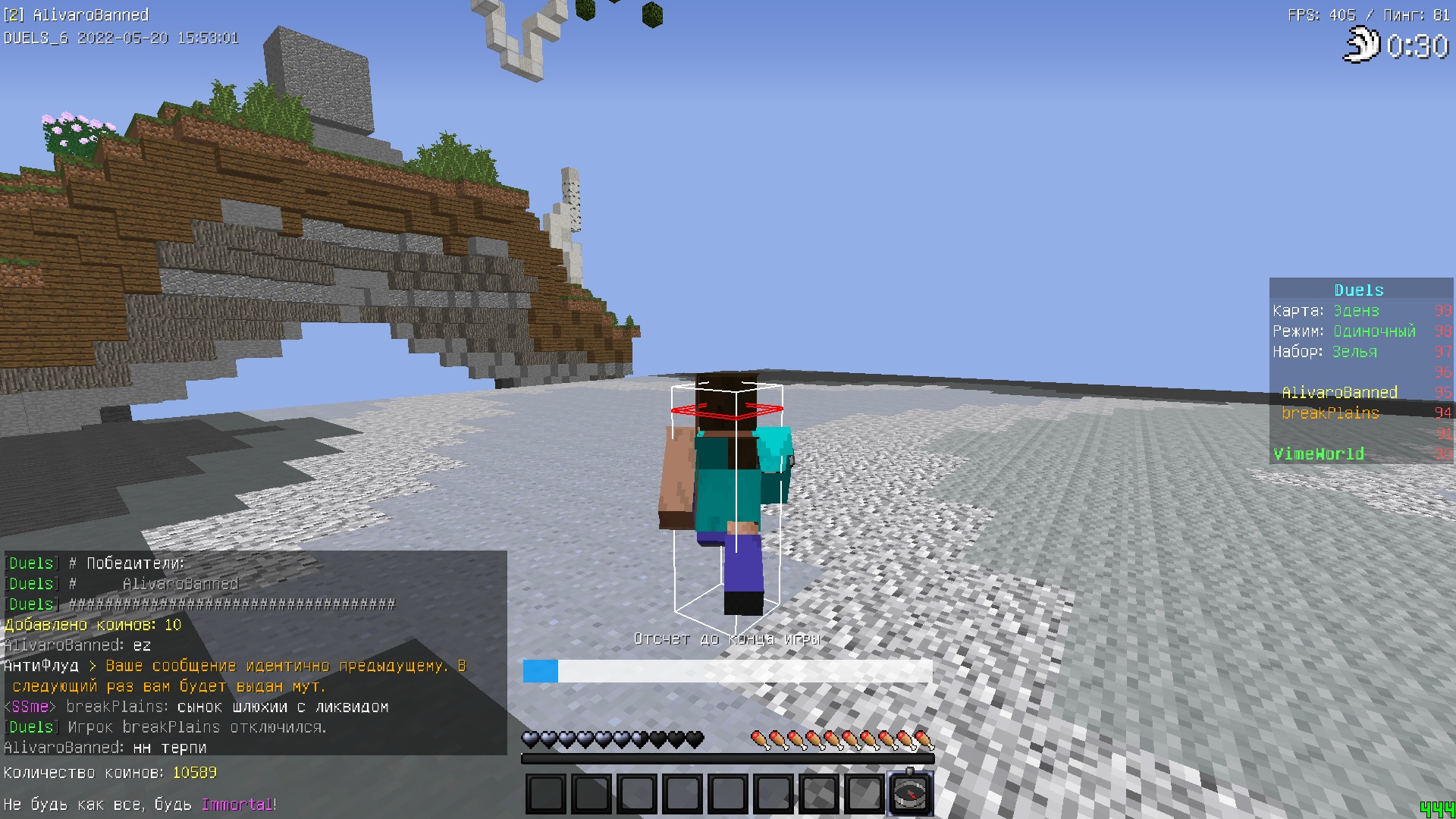The height and width of the screenshot is (819, 1456).
Task: Click the 444 coordinate indicator bottom right
Action: [1437, 811]
